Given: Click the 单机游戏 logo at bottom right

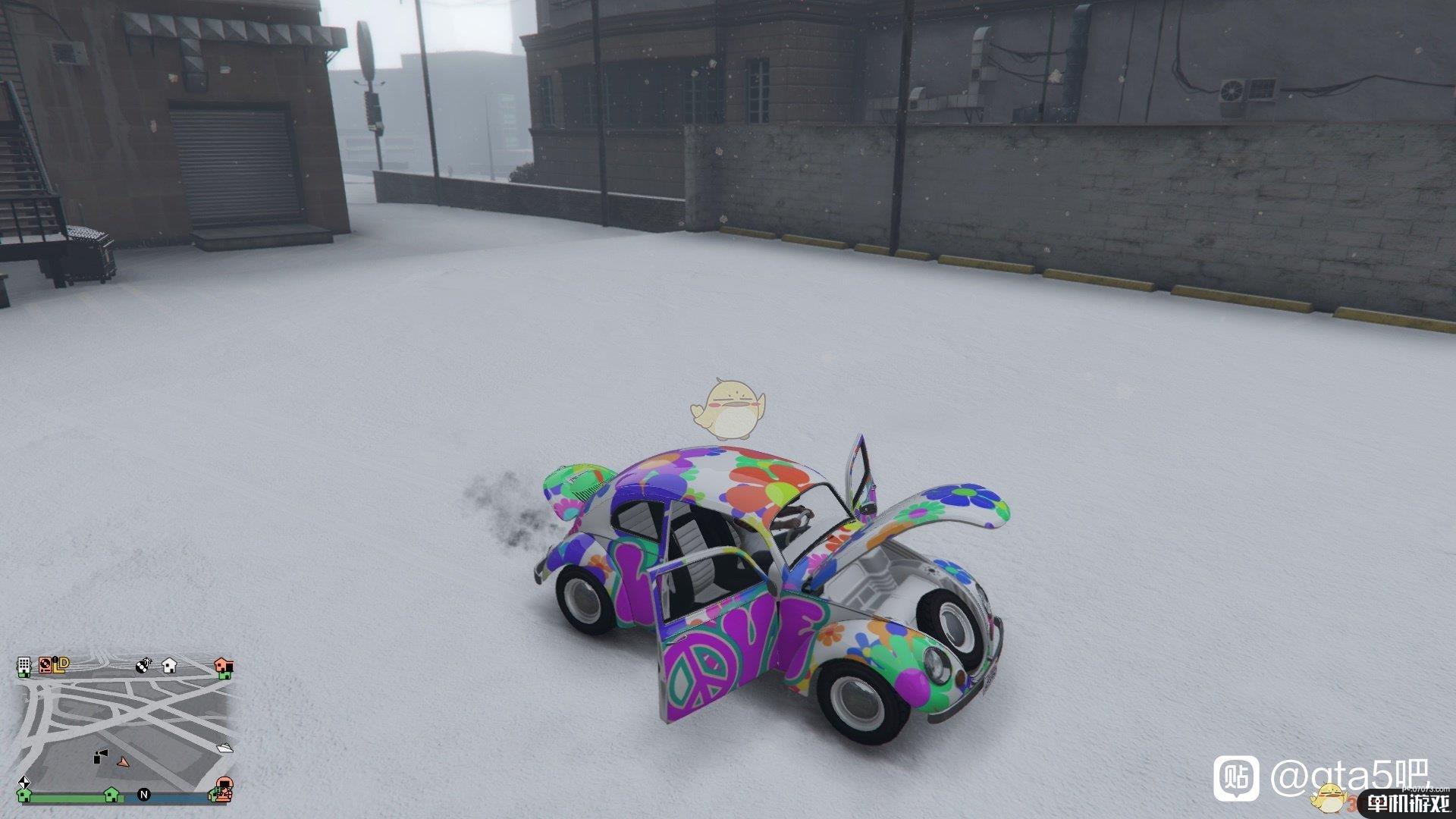Looking at the screenshot, I should click(x=1409, y=802).
